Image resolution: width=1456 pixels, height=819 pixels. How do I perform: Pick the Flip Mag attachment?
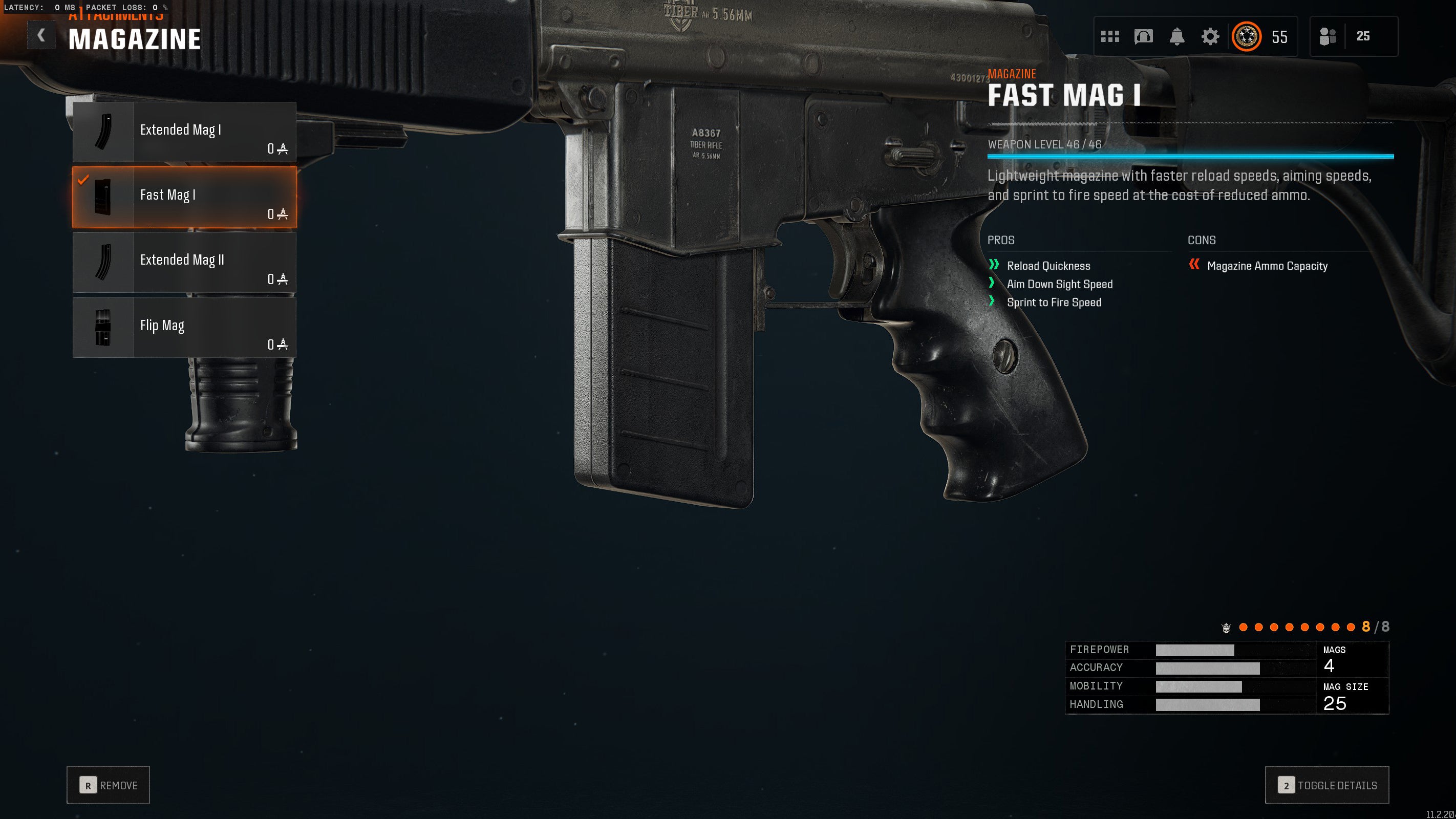(184, 328)
